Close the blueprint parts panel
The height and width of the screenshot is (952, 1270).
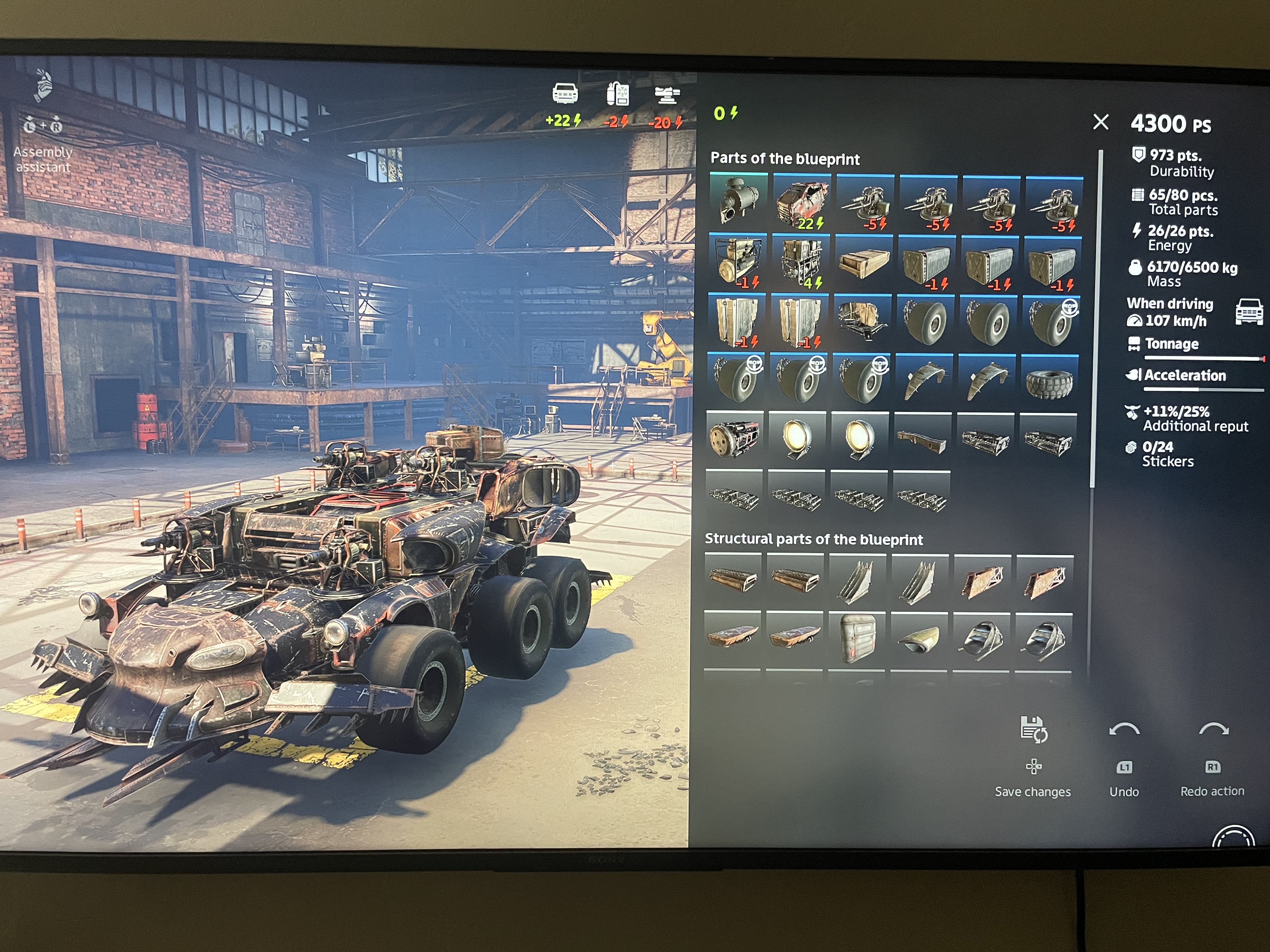click(1100, 122)
